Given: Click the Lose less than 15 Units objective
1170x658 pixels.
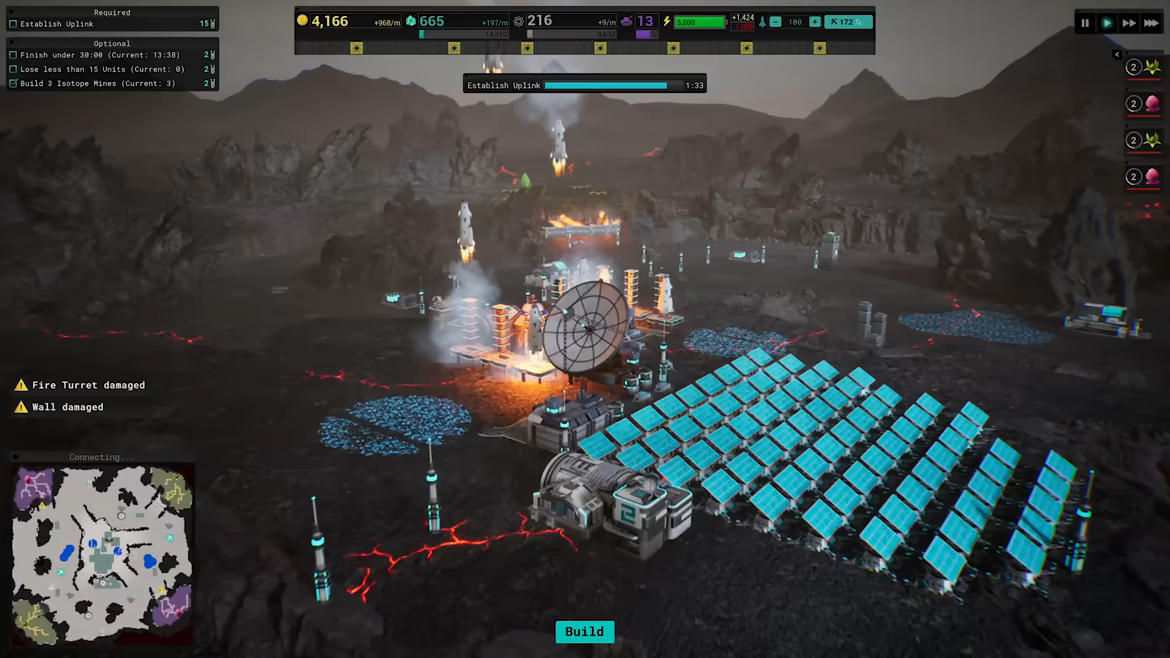Looking at the screenshot, I should click(x=101, y=70).
